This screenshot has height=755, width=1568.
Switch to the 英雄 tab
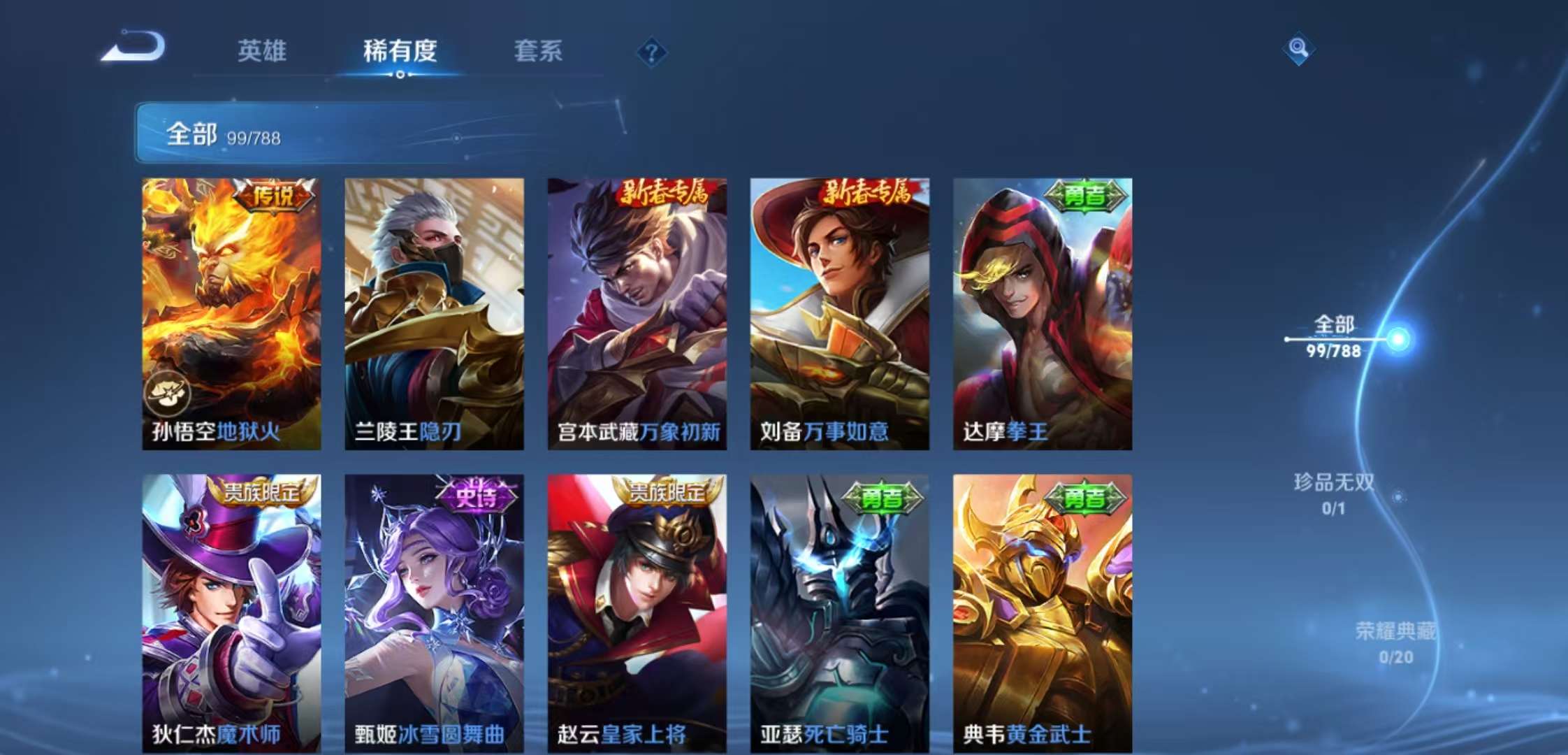(262, 51)
